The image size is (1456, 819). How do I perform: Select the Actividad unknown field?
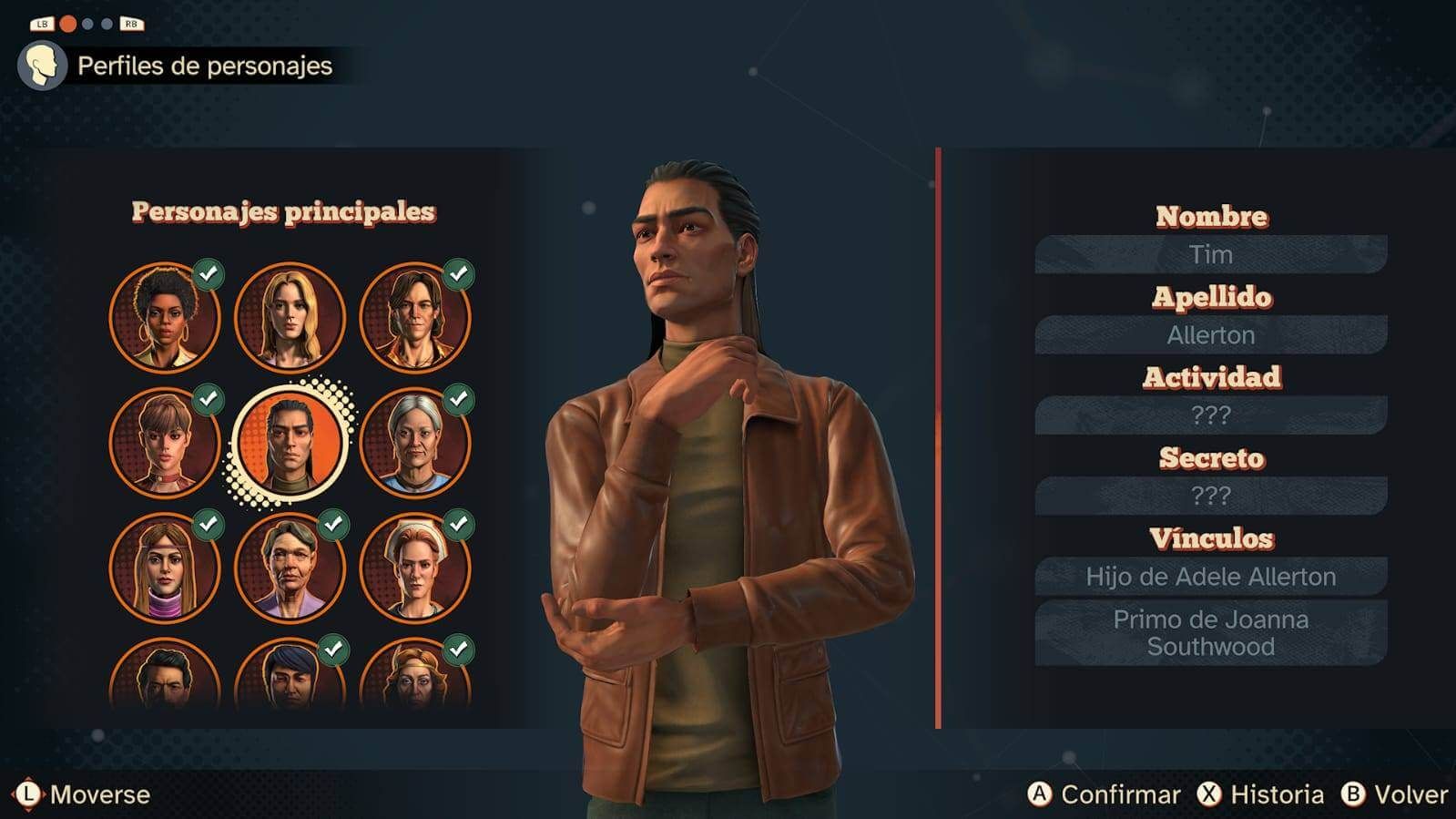(1210, 415)
